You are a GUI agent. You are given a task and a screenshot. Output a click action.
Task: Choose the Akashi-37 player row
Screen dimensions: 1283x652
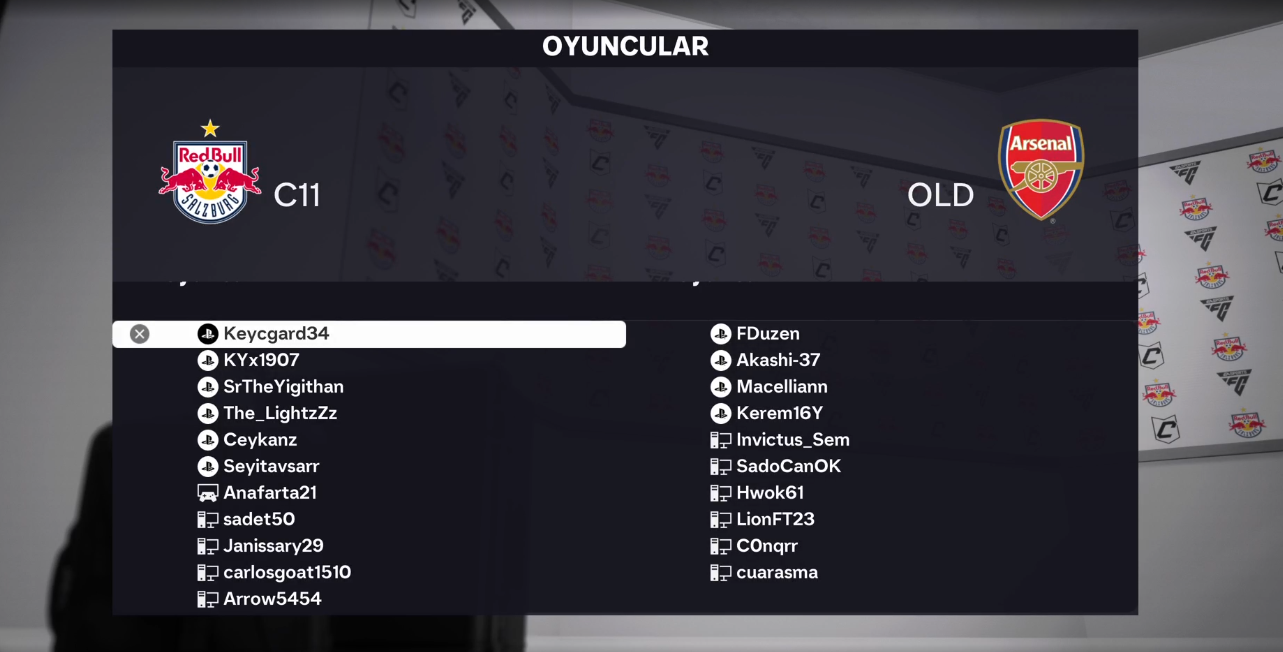[778, 360]
